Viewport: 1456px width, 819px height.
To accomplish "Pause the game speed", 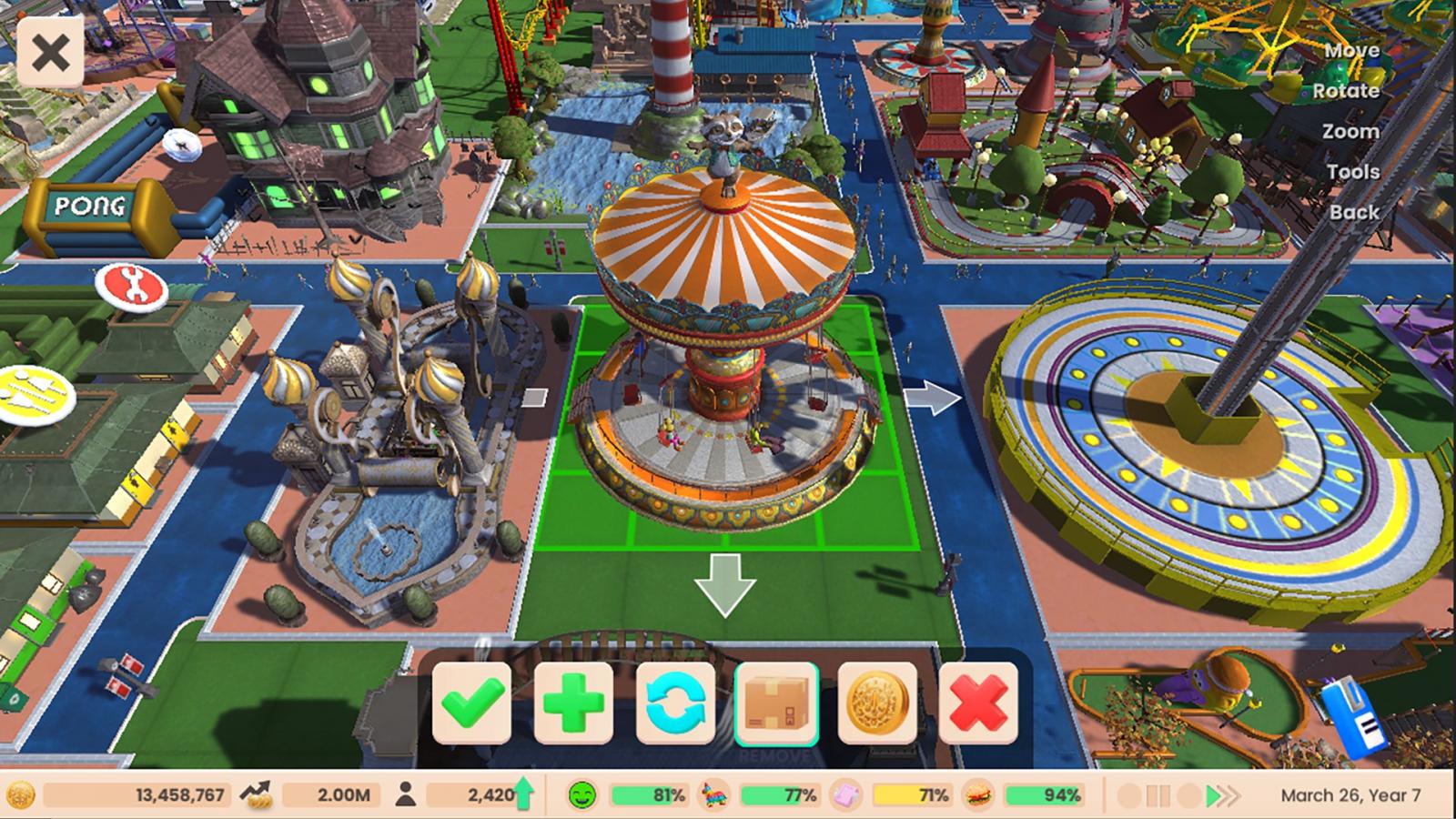I will (1158, 796).
